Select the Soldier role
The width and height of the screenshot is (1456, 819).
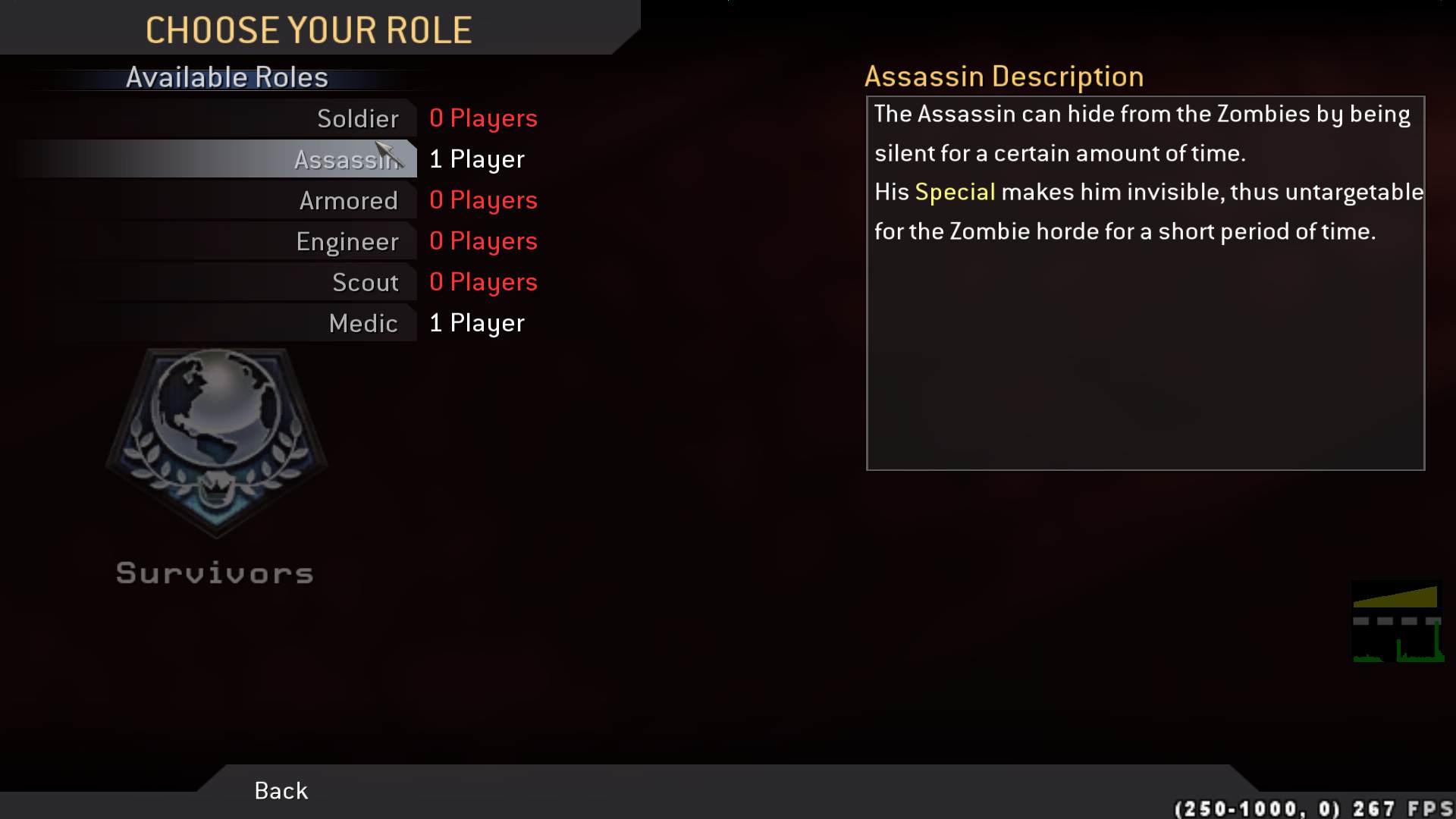point(356,118)
